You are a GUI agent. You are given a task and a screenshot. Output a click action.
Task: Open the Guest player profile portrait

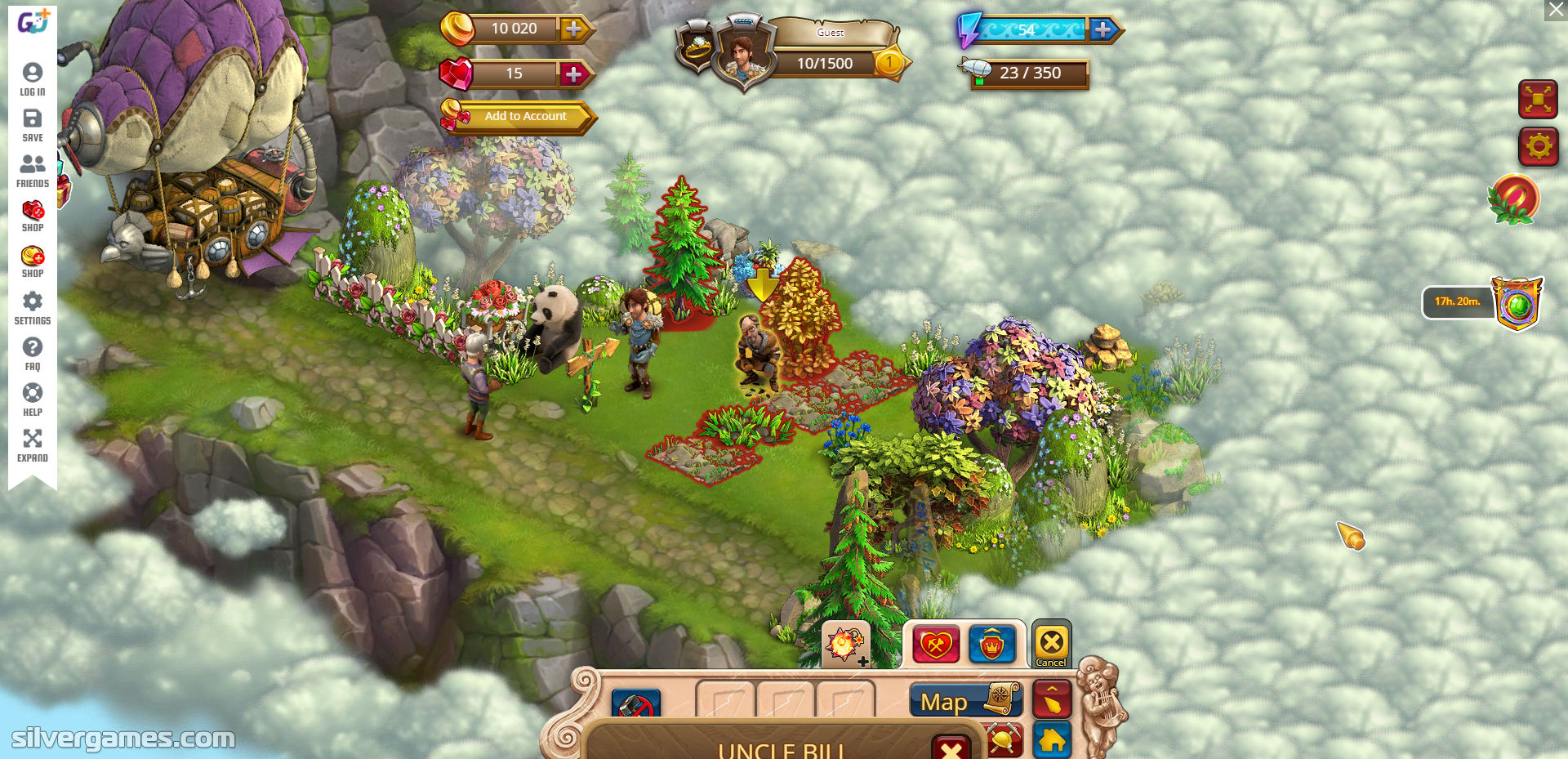[742, 56]
